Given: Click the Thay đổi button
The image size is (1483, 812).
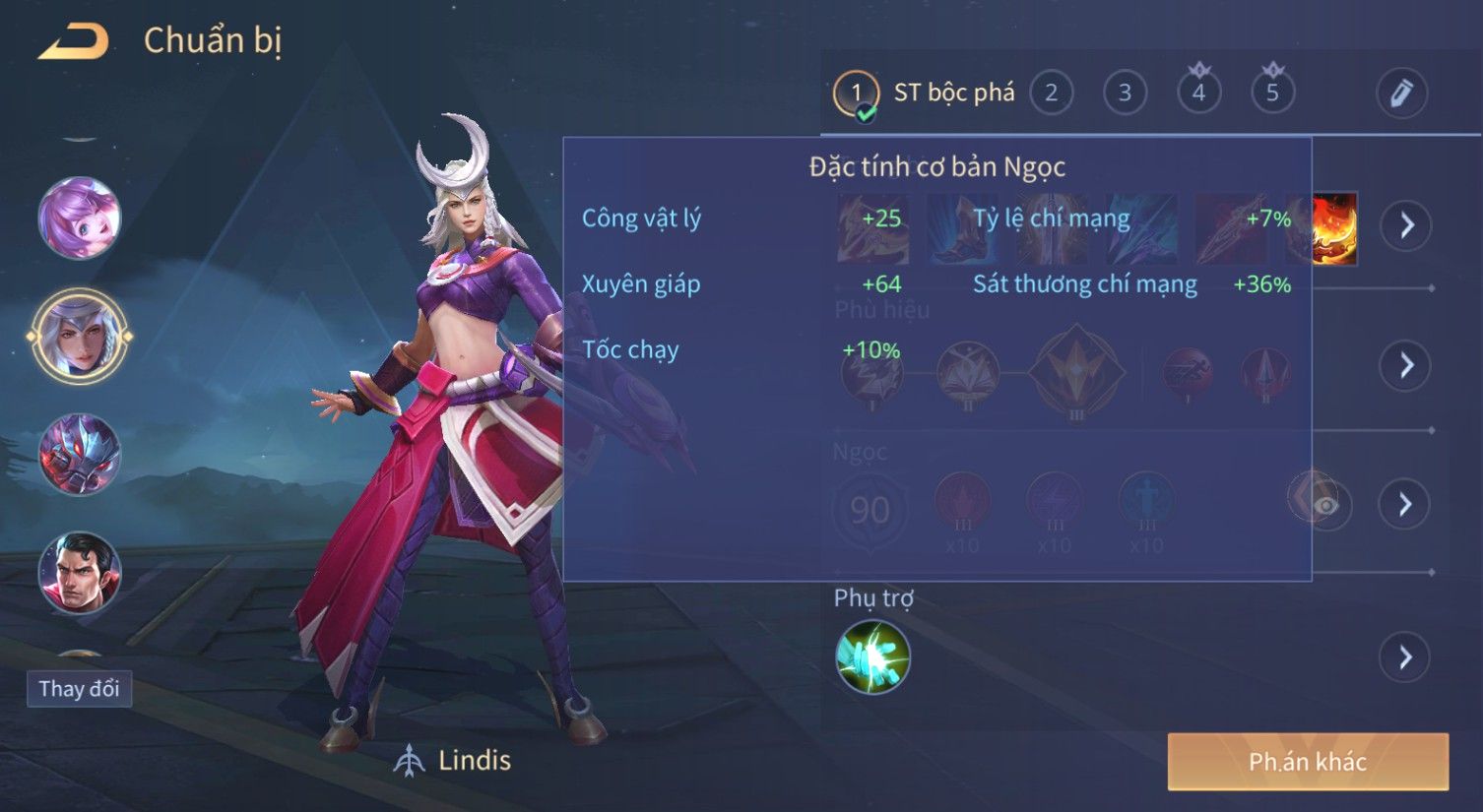Looking at the screenshot, I should 79,688.
